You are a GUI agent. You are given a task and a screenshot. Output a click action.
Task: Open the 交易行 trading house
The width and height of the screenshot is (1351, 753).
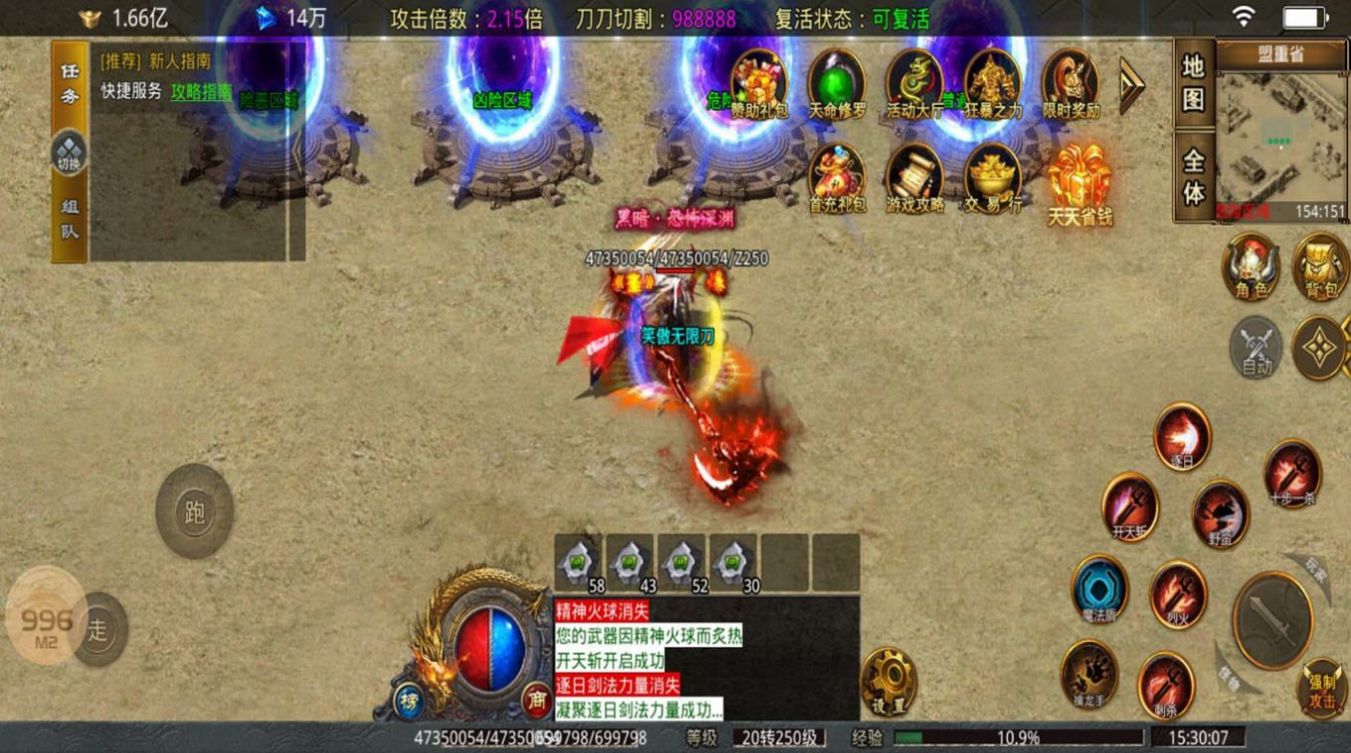click(991, 175)
